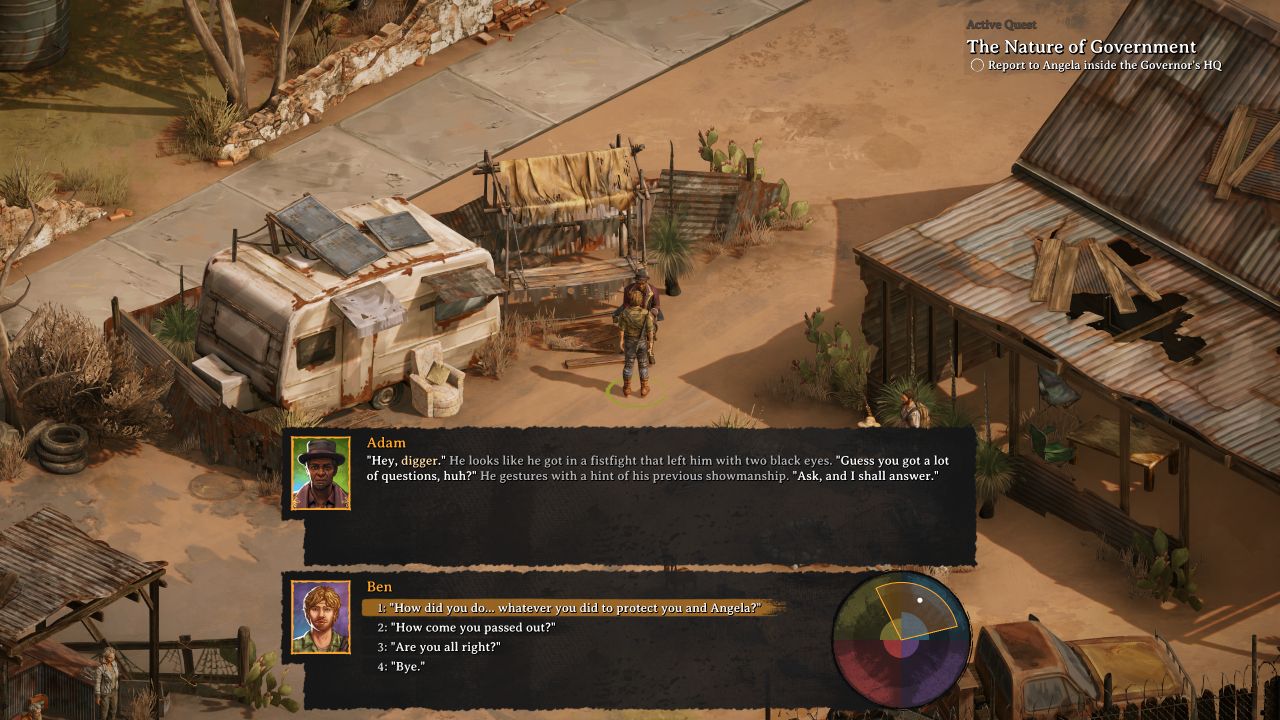This screenshot has width=1280, height=720.
Task: Open The Nature of Government quest tracker
Action: [1081, 47]
